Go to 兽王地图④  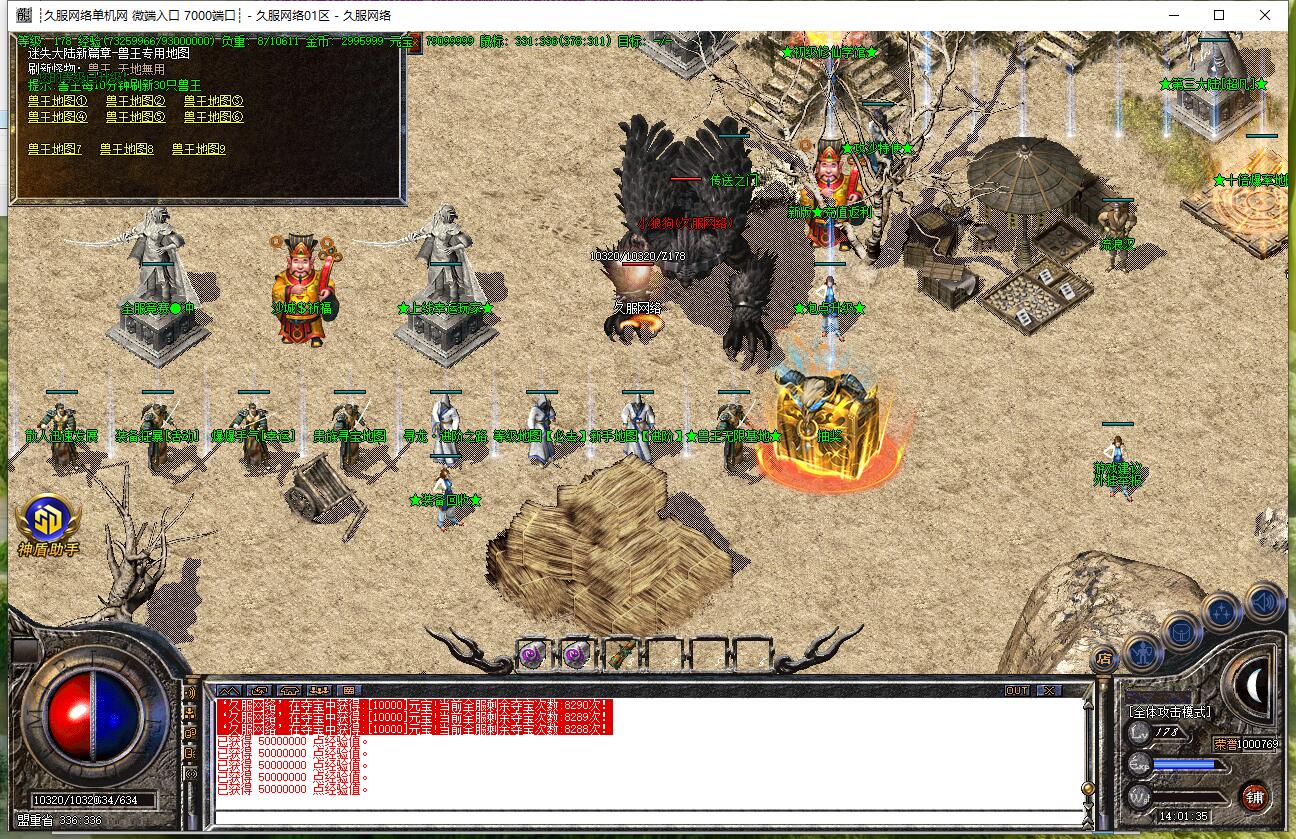pyautogui.click(x=57, y=117)
